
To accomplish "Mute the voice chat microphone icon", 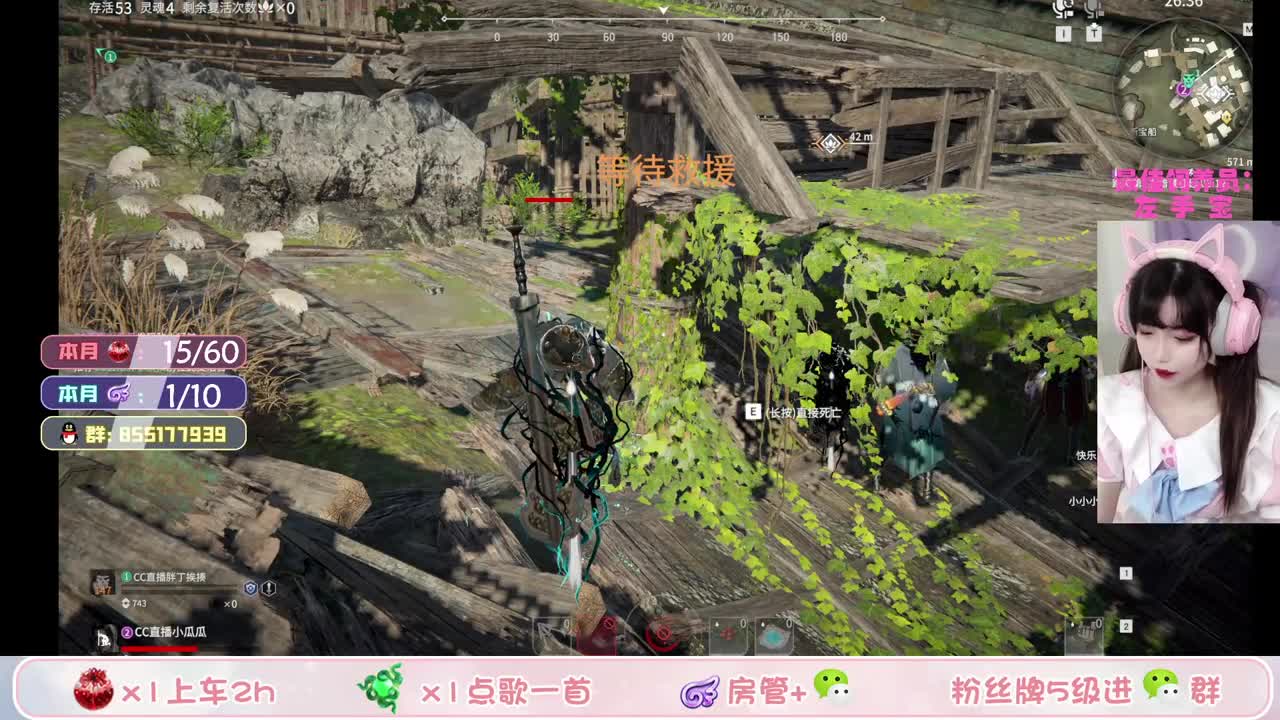I will click(x=1060, y=10).
